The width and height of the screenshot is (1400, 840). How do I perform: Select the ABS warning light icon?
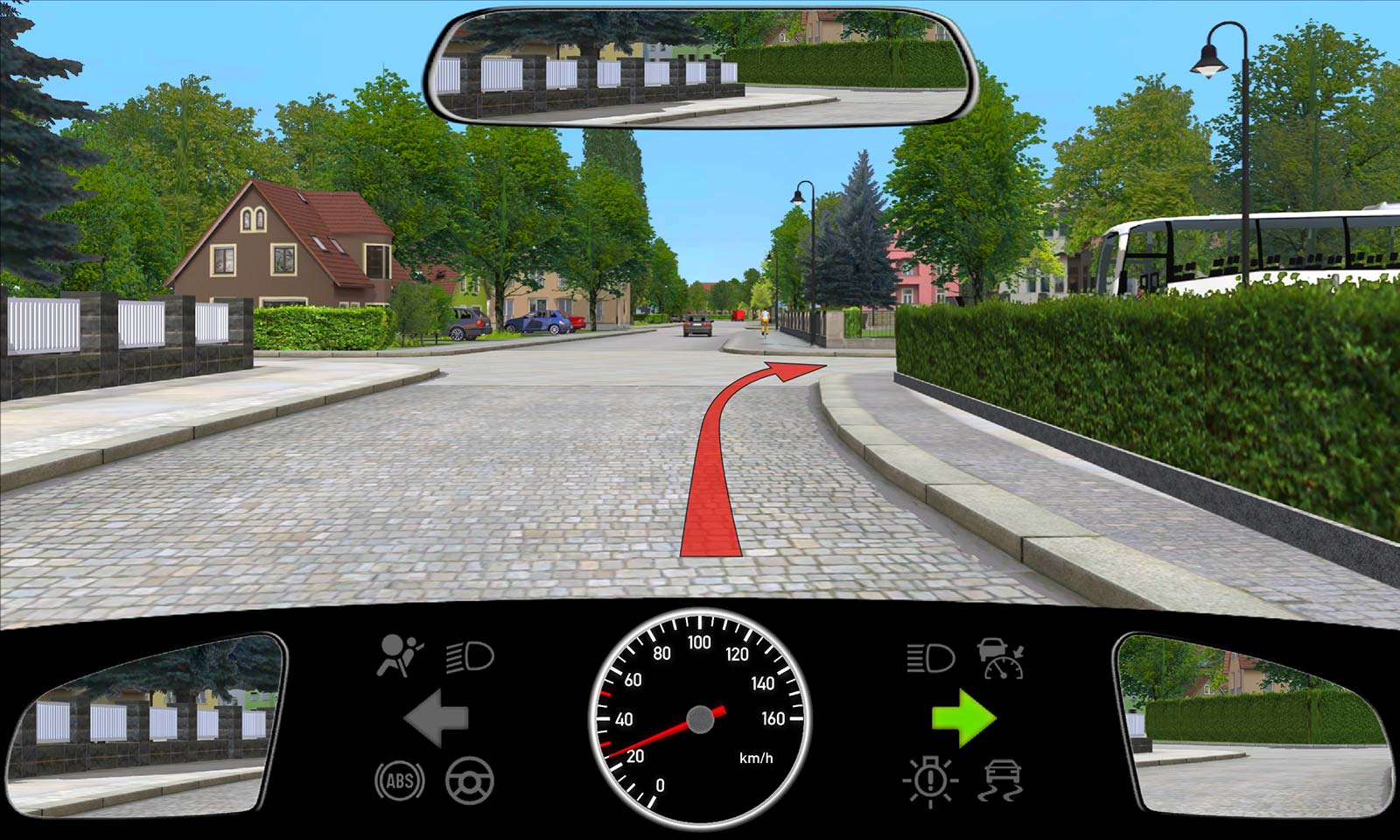(400, 780)
